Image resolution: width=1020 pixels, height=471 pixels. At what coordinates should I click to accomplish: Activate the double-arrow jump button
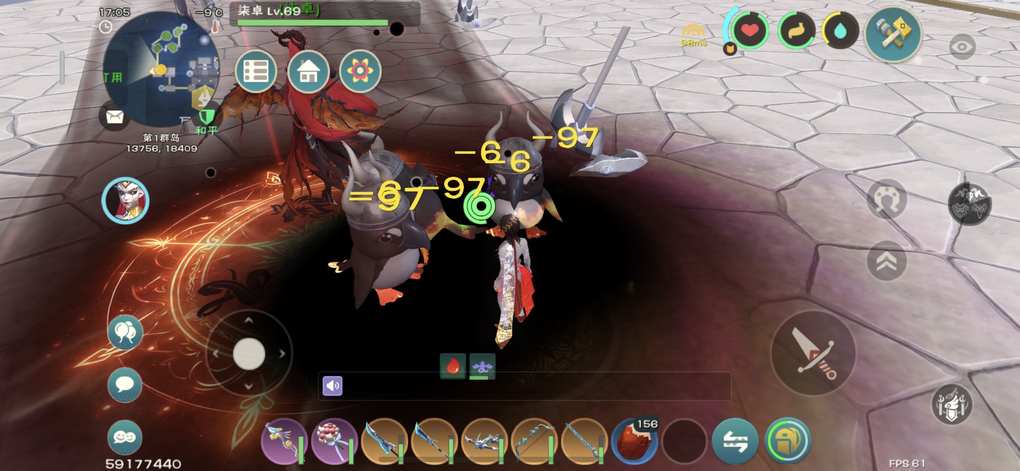click(x=886, y=261)
